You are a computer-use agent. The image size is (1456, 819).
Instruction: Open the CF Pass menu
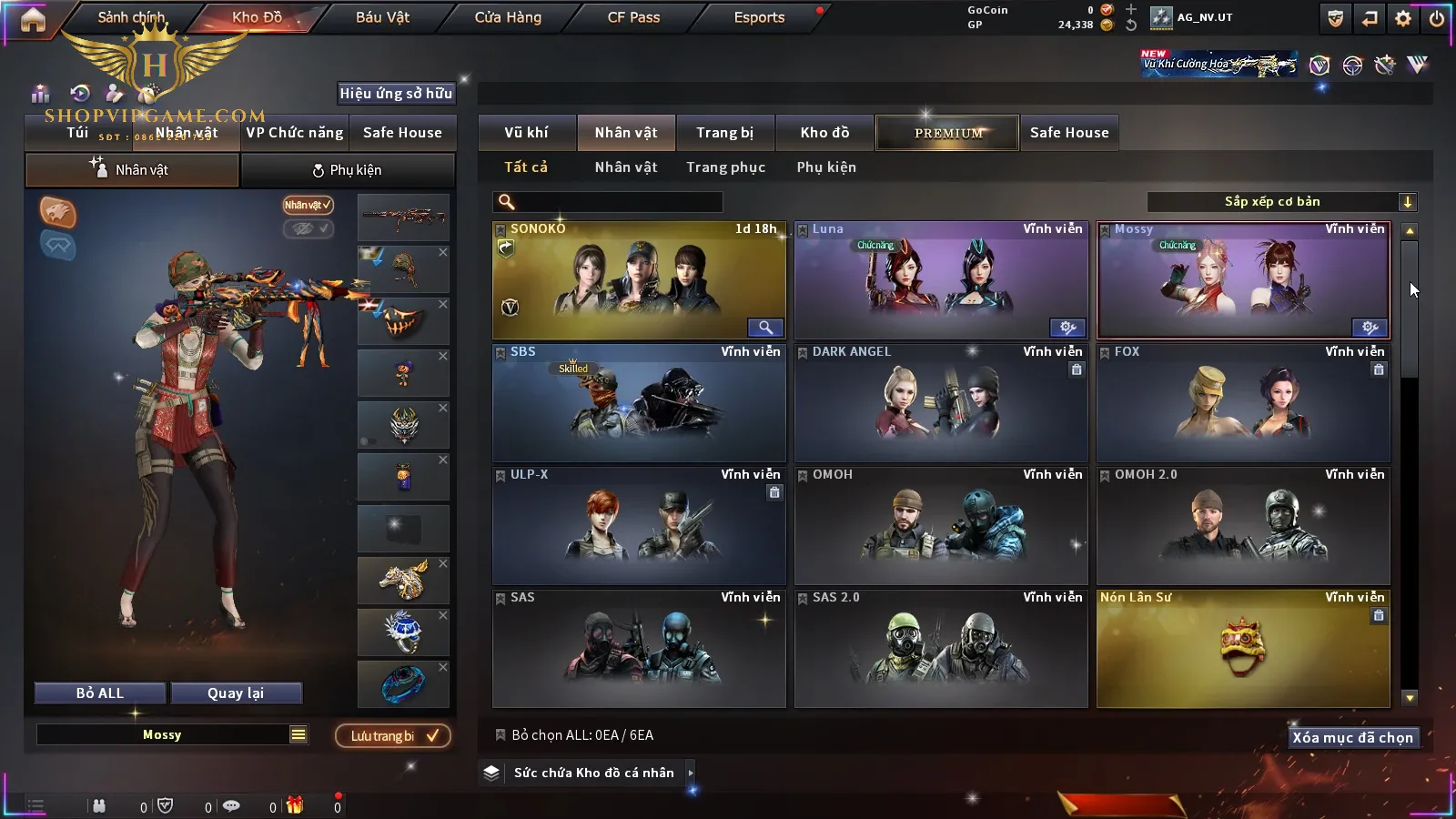click(633, 17)
